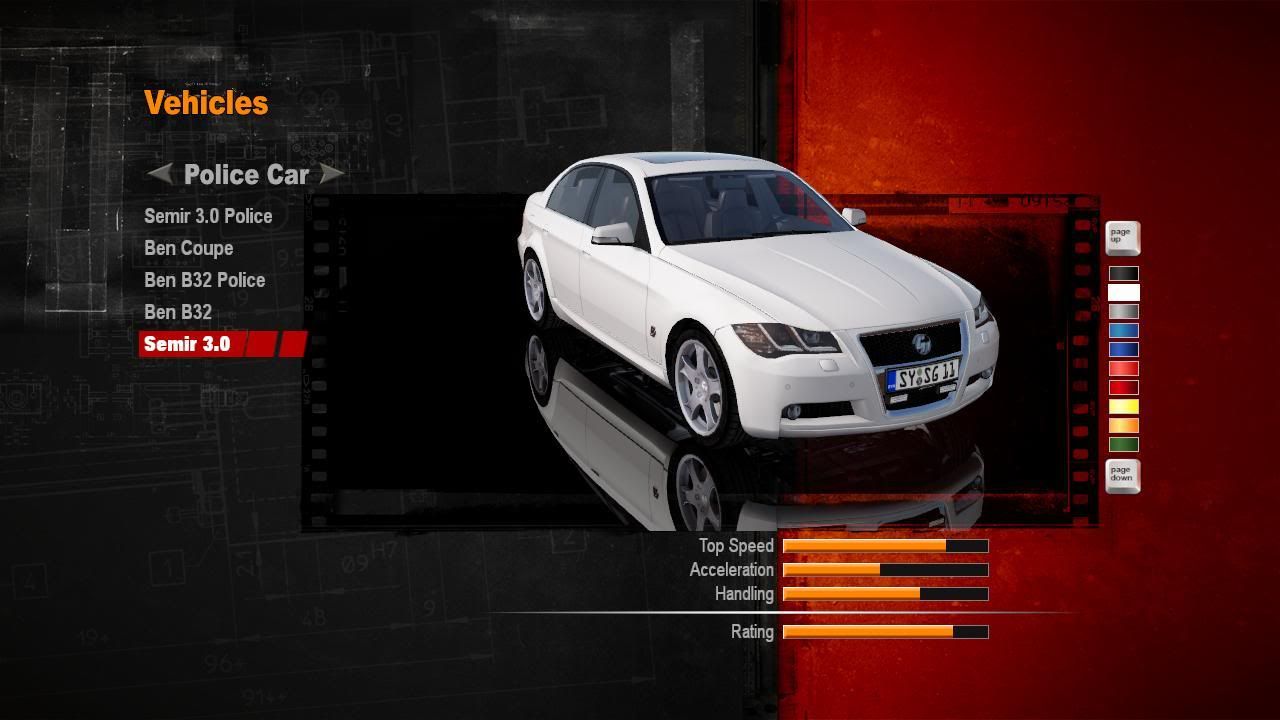
Task: Pick the Ben B32 Police car
Action: (x=204, y=280)
